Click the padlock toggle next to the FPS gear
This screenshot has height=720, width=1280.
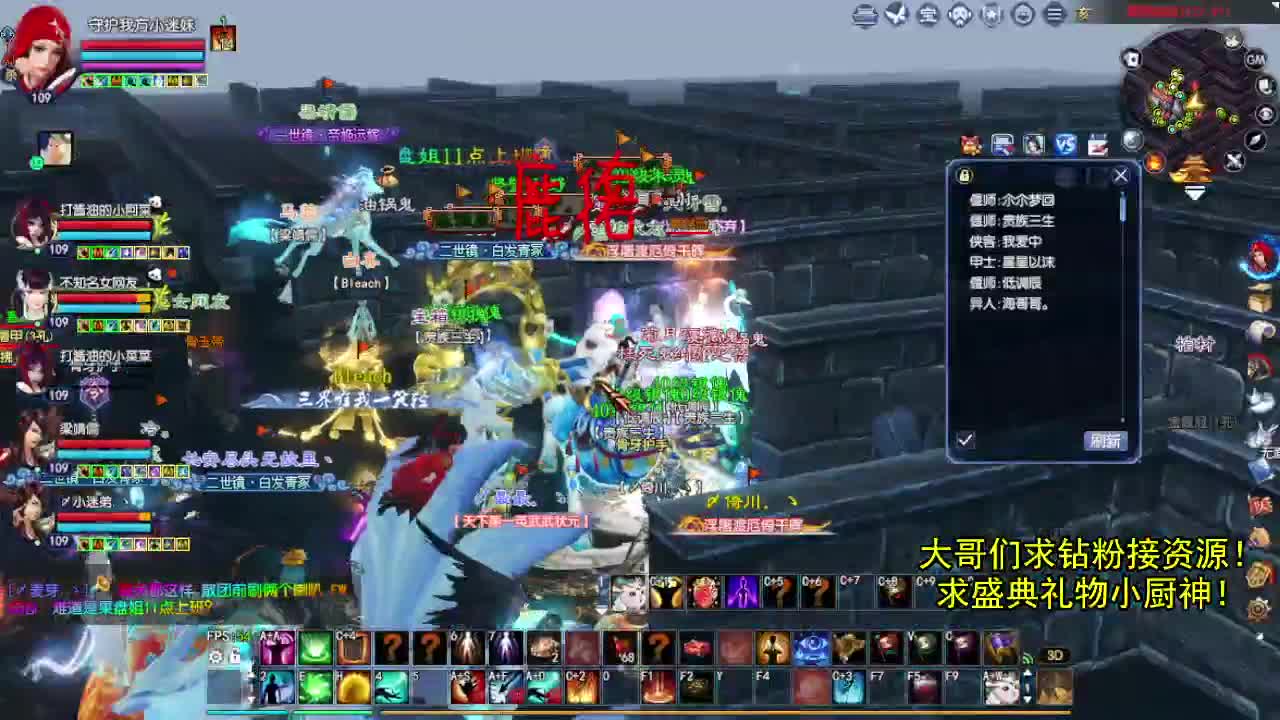pos(237,656)
